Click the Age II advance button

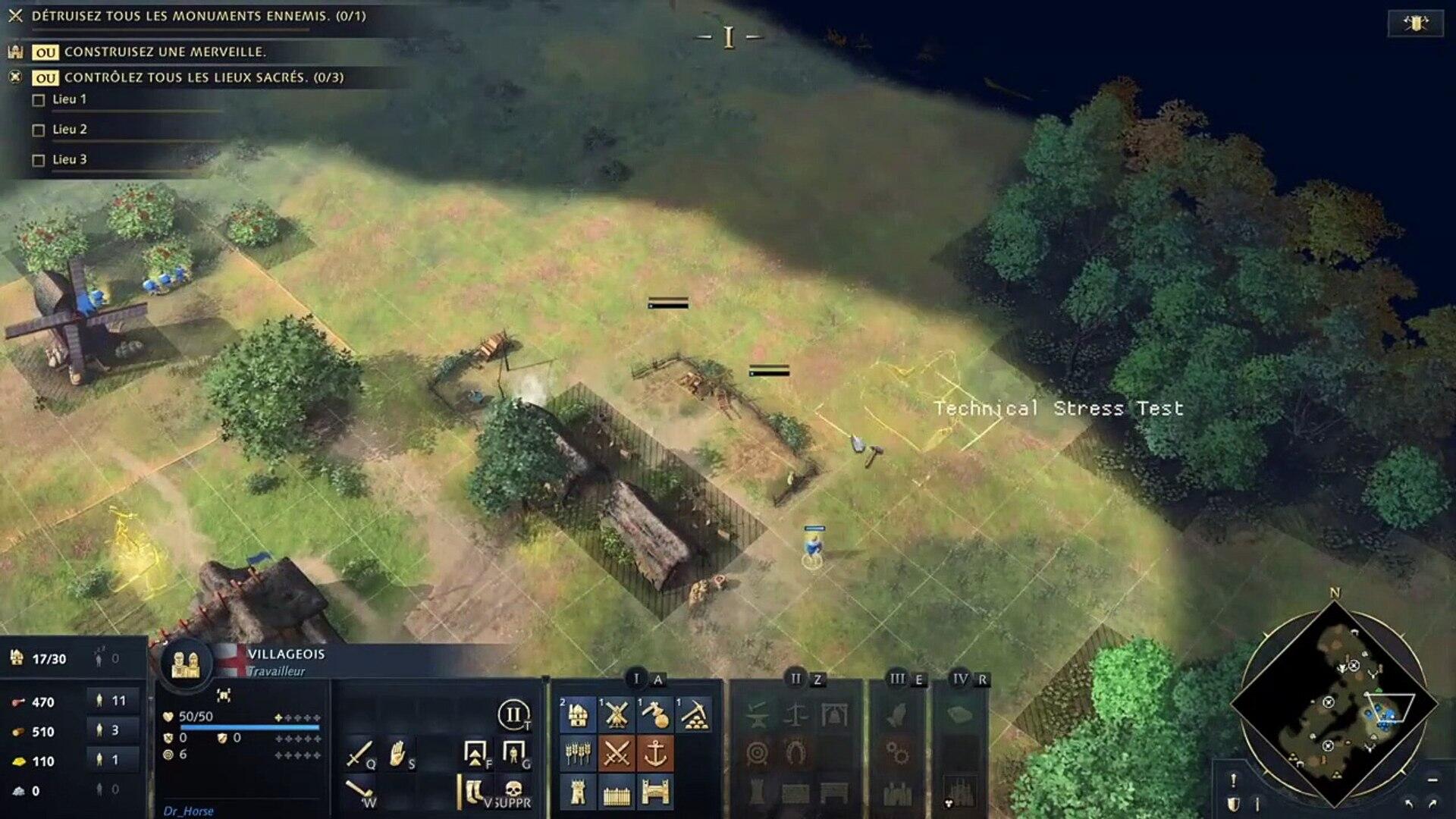pos(513,714)
